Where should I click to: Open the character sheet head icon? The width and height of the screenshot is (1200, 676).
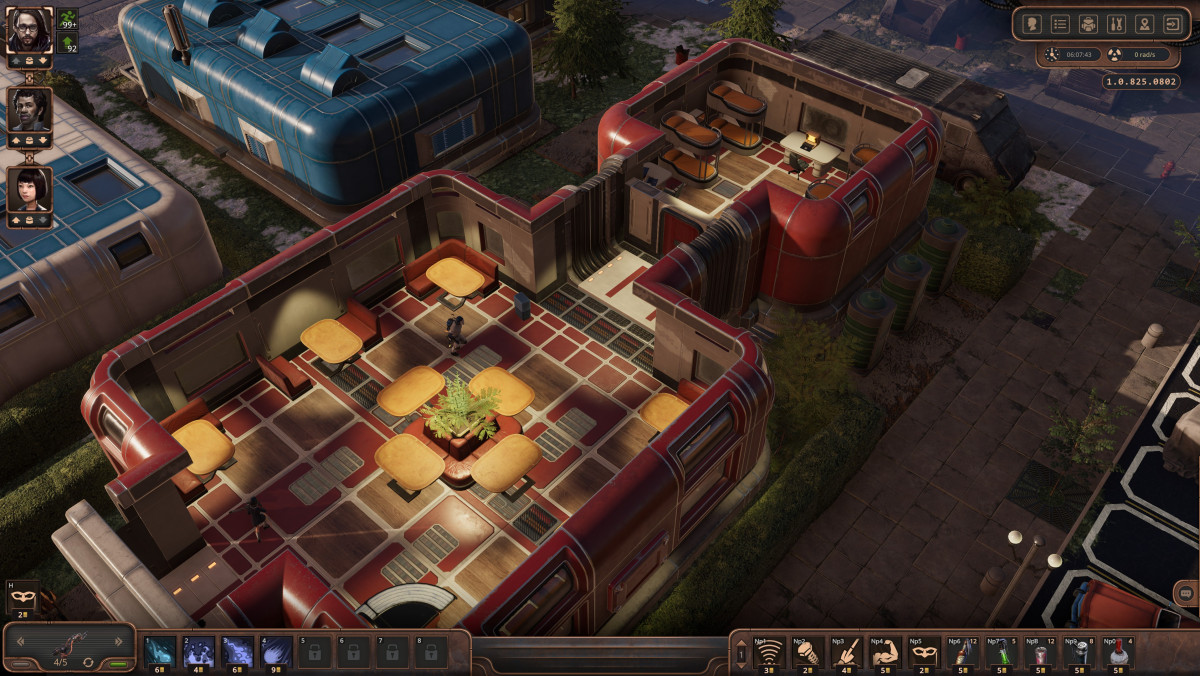point(1033,24)
